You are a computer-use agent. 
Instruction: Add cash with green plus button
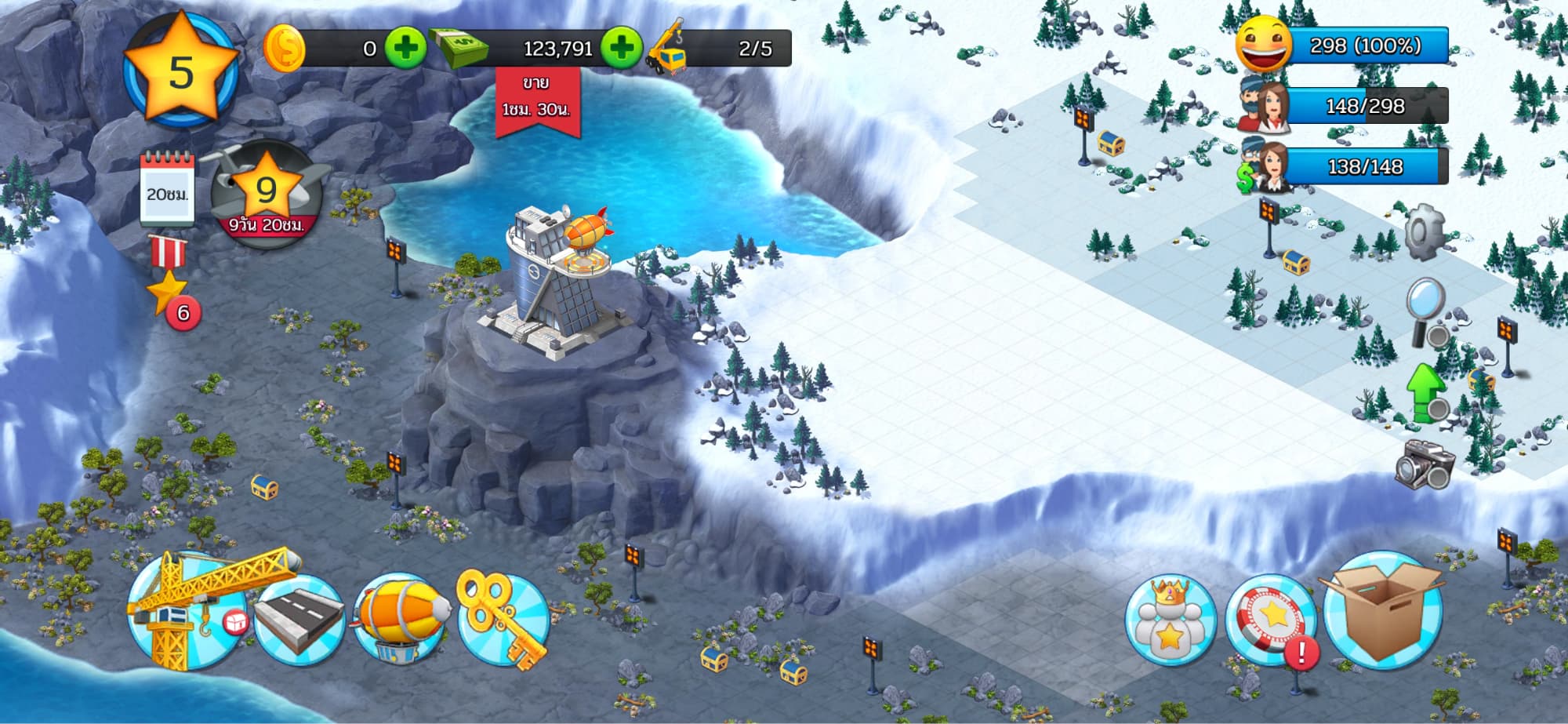pos(621,48)
